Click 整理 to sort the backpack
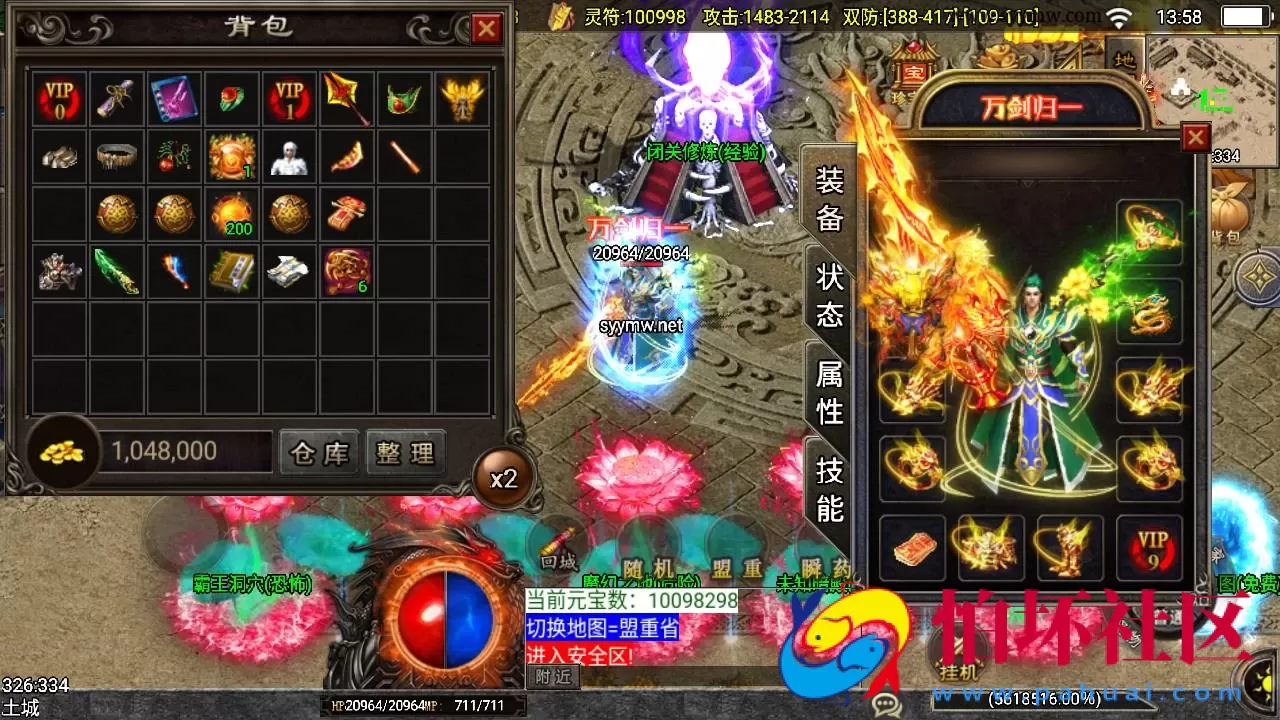The height and width of the screenshot is (720, 1280). [403, 452]
